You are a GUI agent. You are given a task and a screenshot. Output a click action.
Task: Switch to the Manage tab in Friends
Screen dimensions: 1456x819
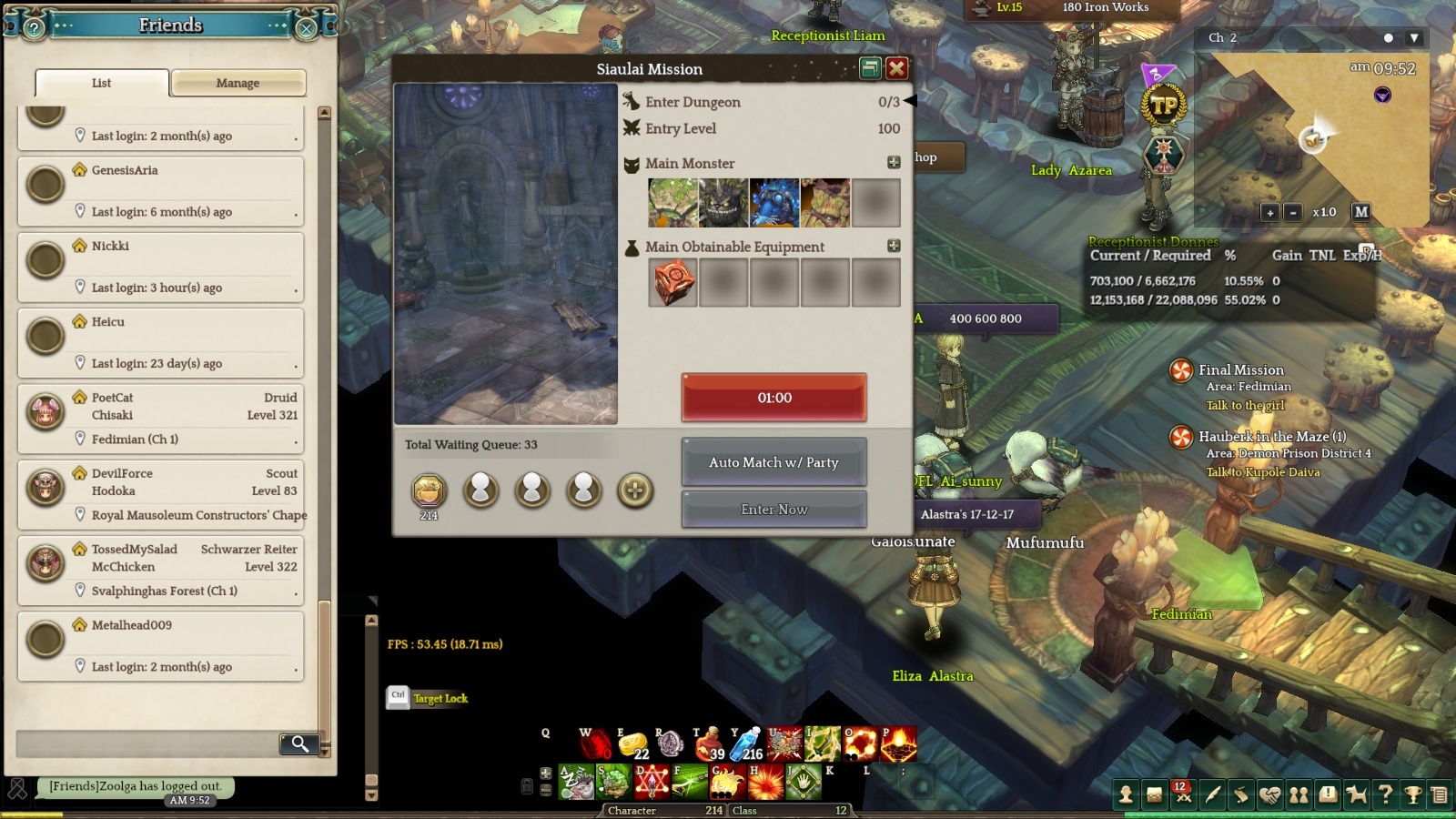(238, 83)
